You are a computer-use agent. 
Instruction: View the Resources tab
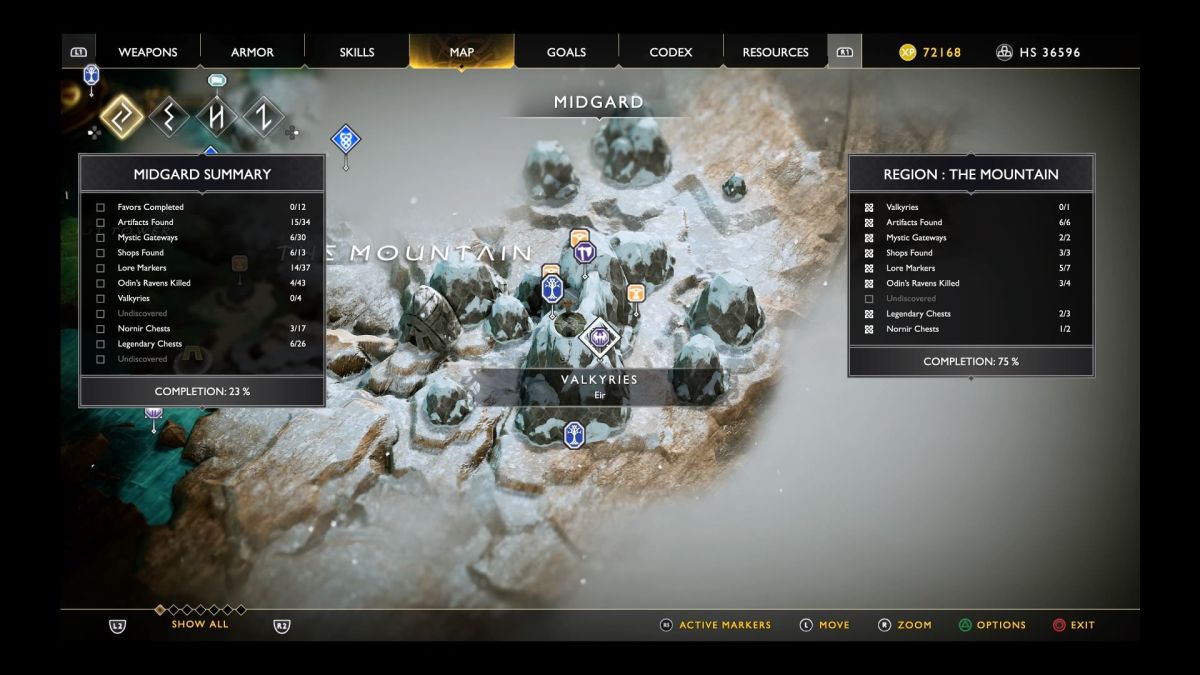pyautogui.click(x=775, y=52)
